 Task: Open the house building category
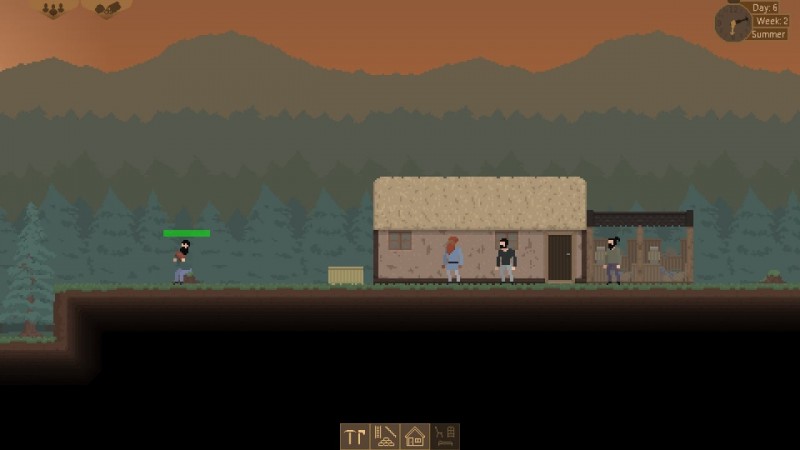(x=415, y=436)
